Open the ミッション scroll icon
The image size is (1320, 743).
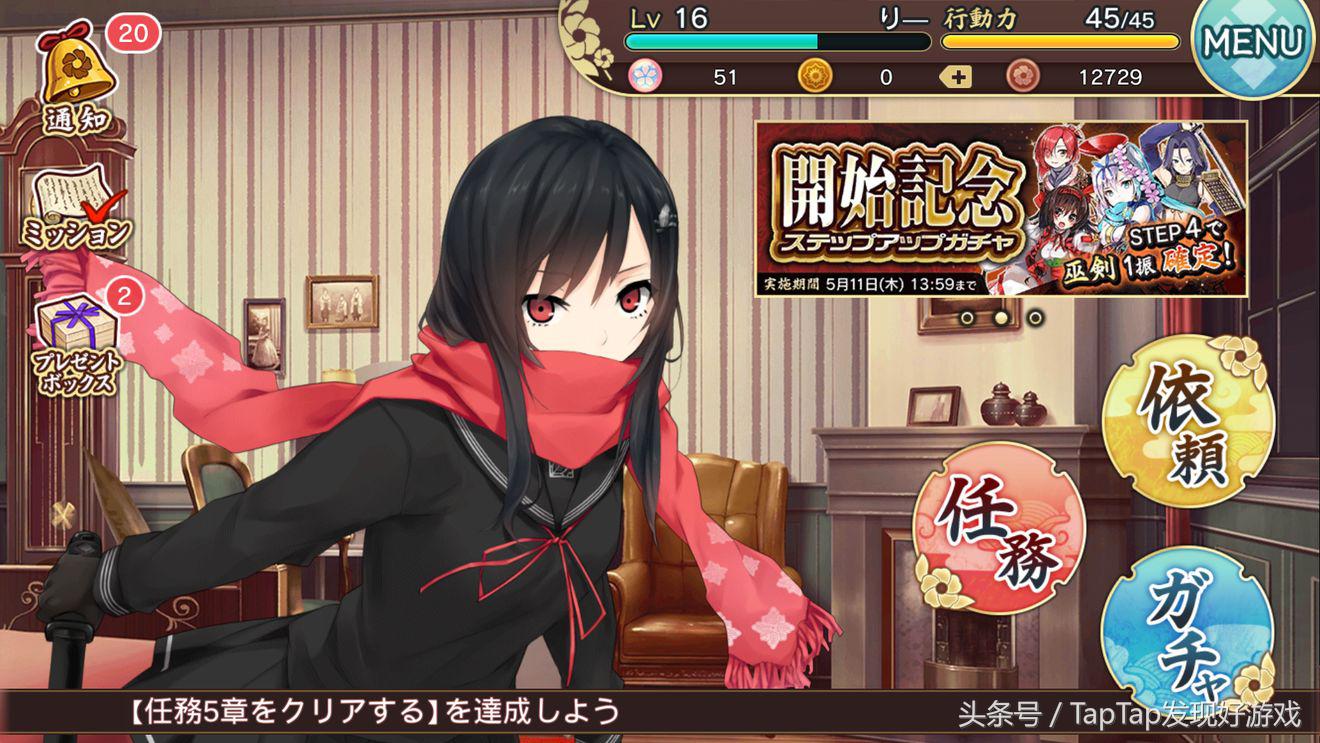tap(76, 210)
